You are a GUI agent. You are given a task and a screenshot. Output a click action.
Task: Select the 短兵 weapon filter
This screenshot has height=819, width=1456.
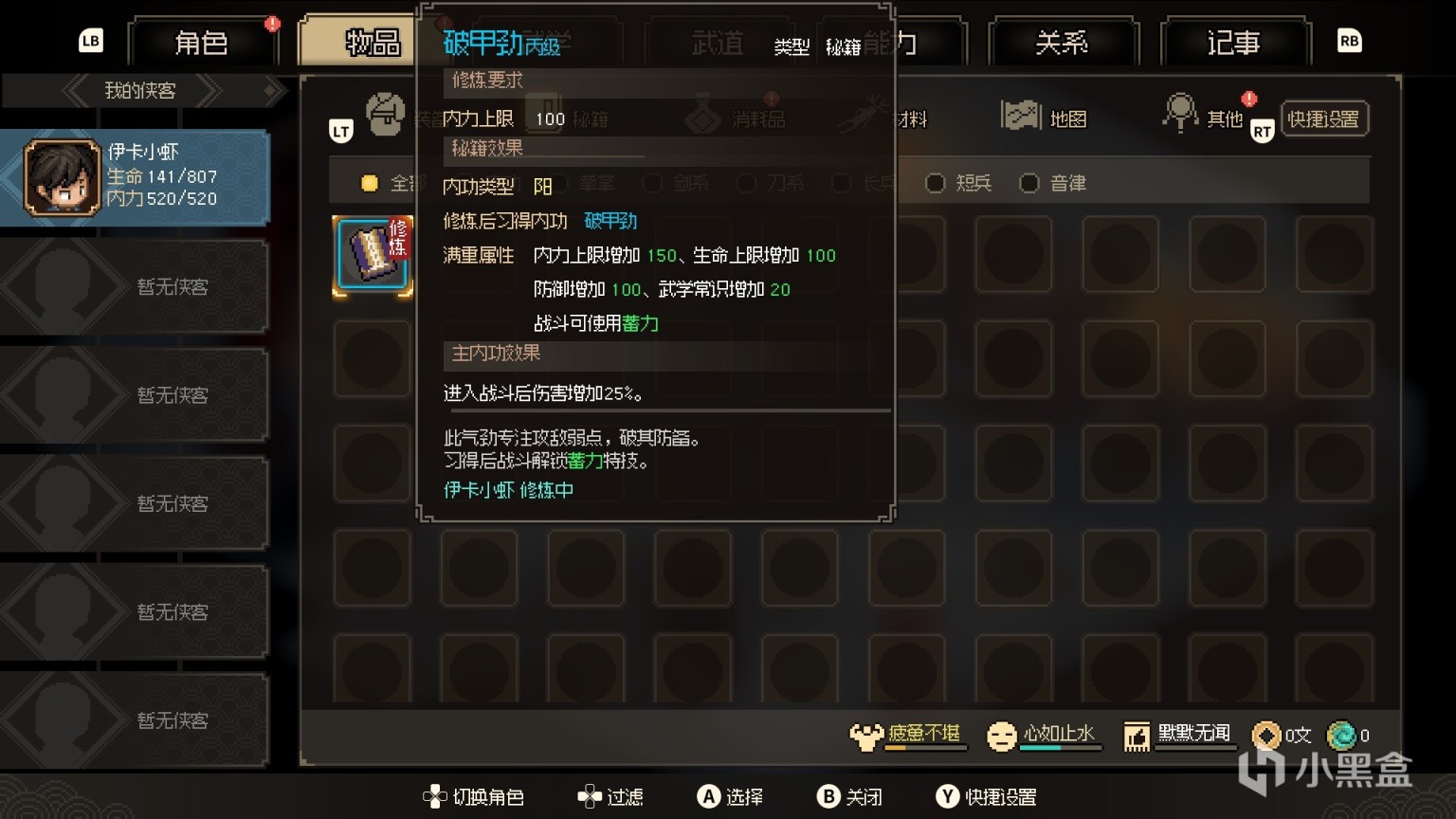(x=936, y=183)
